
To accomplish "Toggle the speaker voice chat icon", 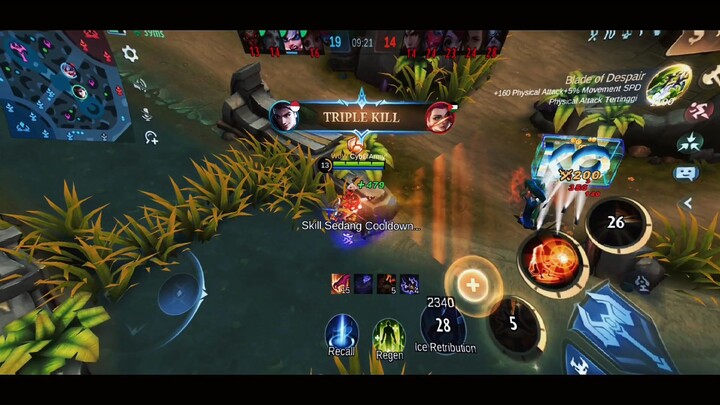I will [x=141, y=86].
